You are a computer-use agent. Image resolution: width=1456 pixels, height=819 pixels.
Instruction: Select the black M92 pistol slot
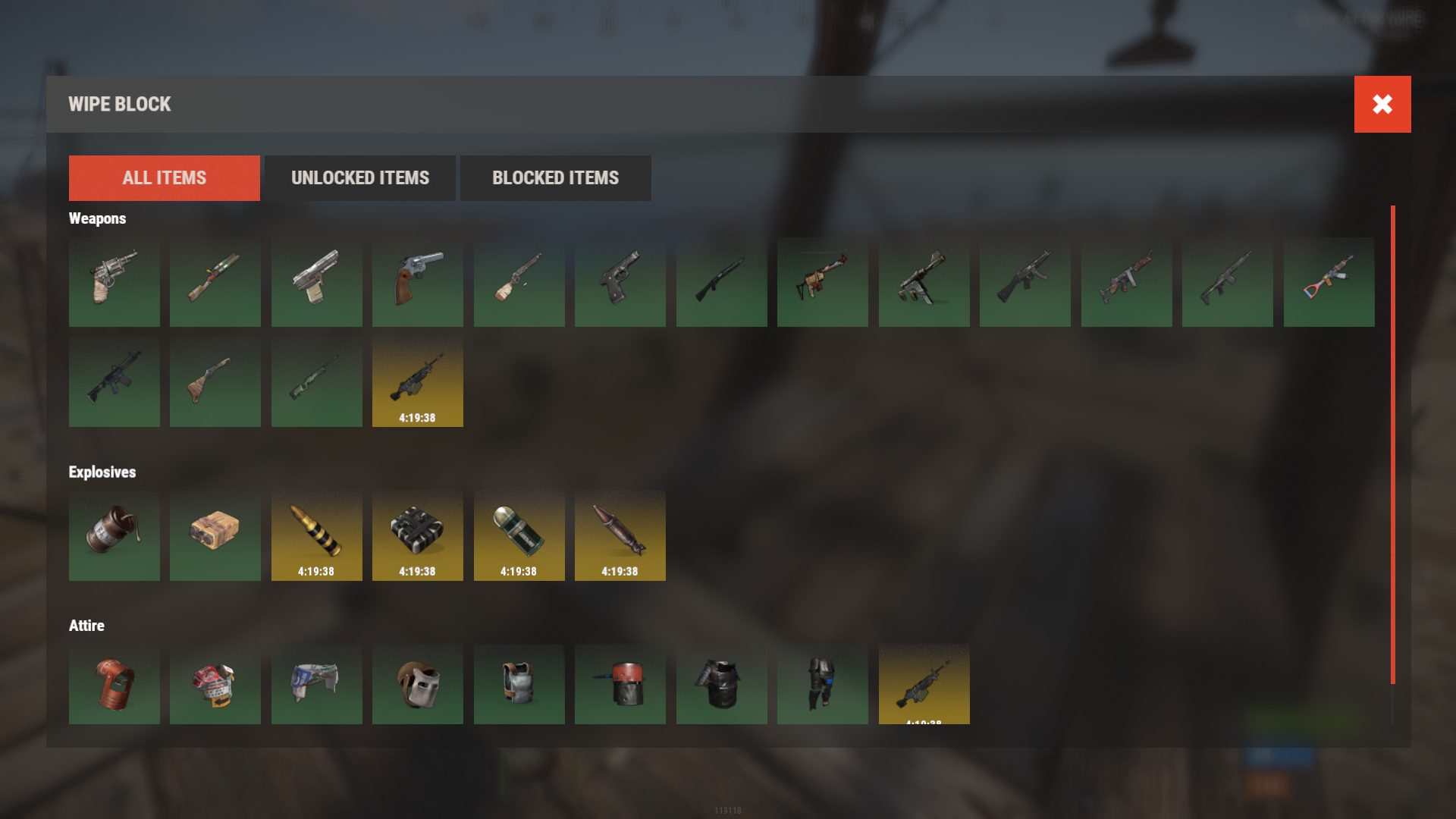coord(620,282)
